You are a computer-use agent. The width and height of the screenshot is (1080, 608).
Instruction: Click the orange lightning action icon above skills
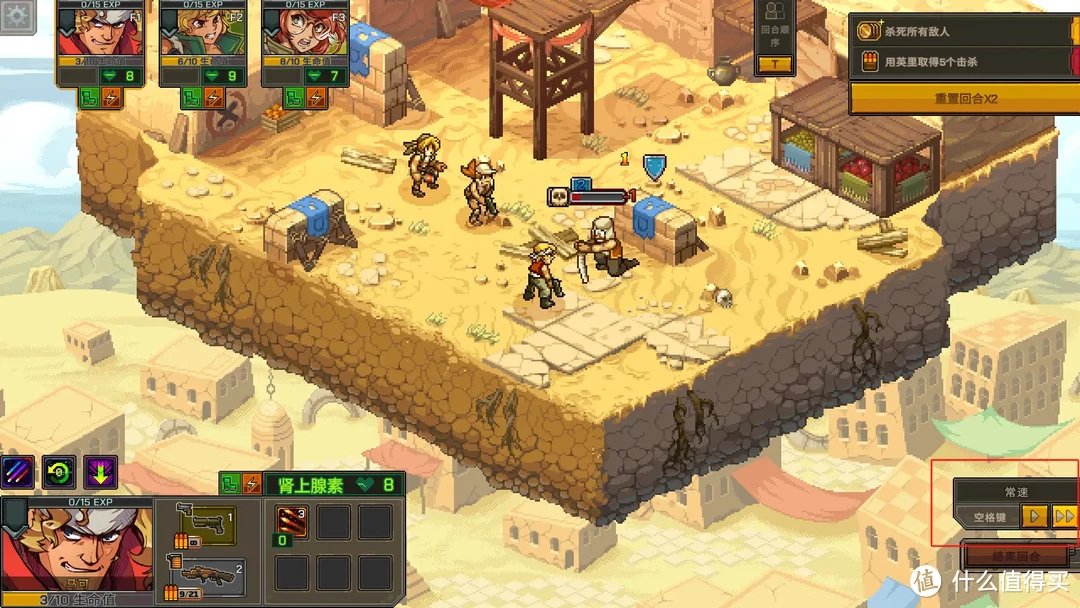pyautogui.click(x=251, y=484)
